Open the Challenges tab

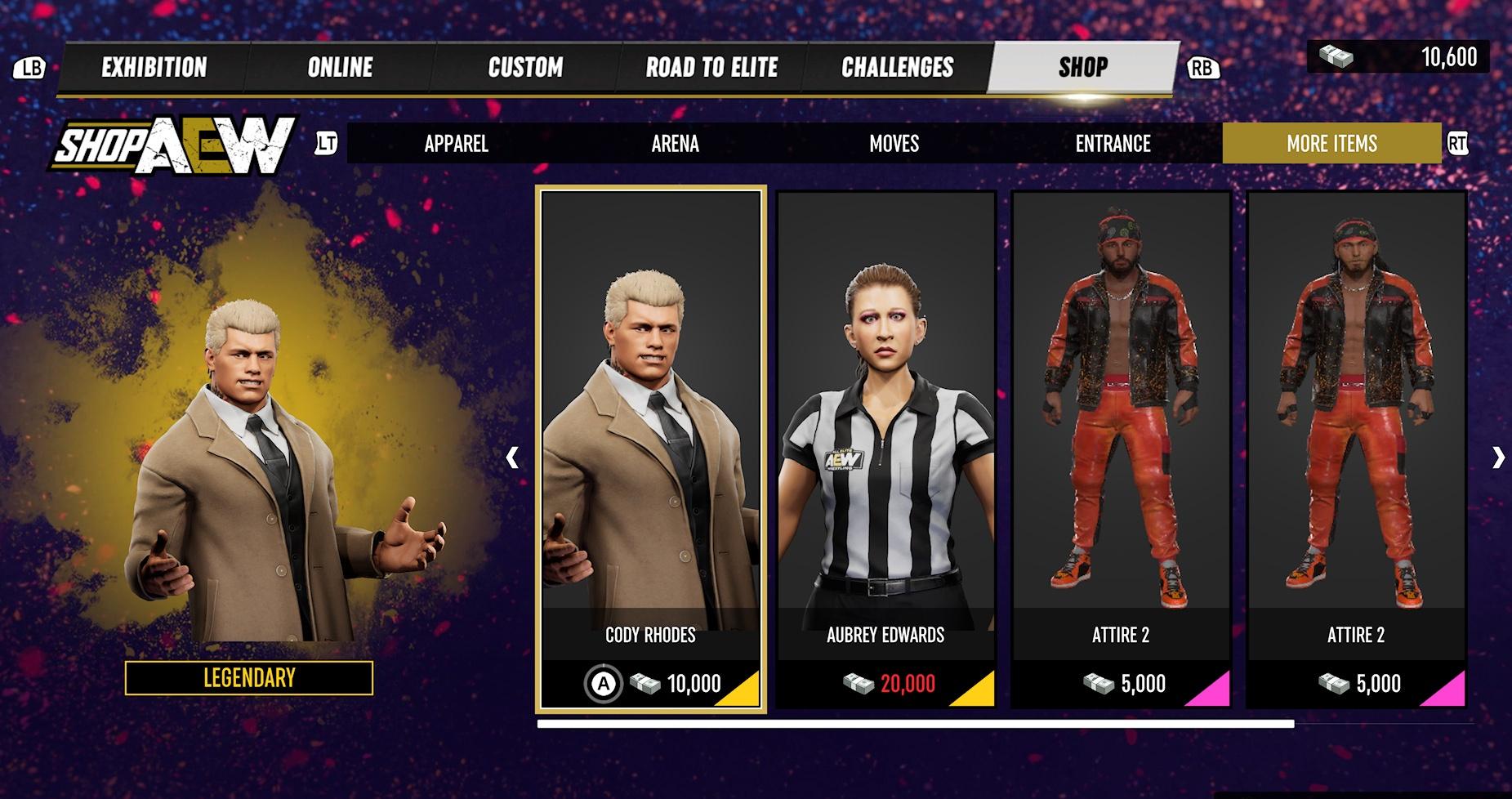coord(897,67)
